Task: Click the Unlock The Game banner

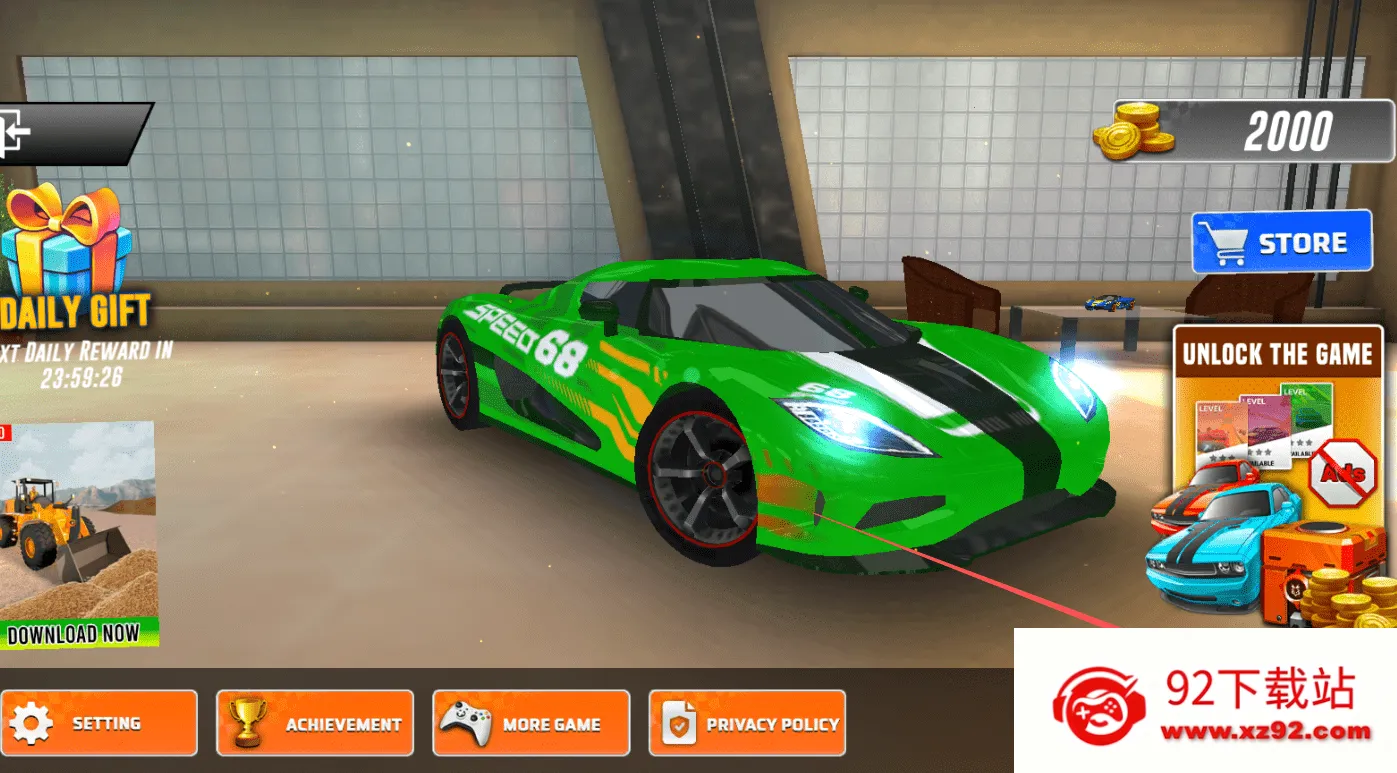Action: pyautogui.click(x=1280, y=354)
